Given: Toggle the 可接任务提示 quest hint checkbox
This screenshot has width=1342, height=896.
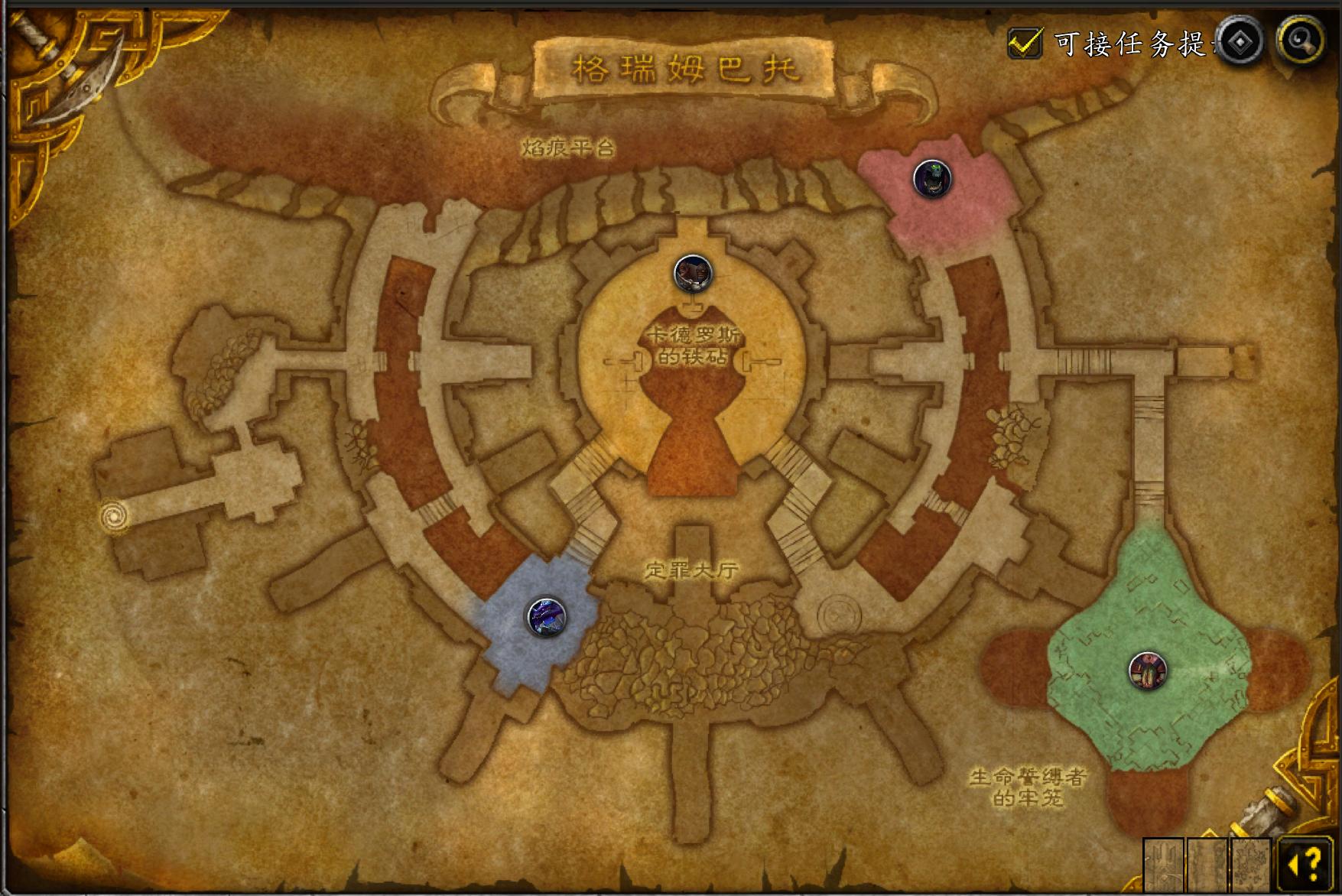Looking at the screenshot, I should 1025,43.
